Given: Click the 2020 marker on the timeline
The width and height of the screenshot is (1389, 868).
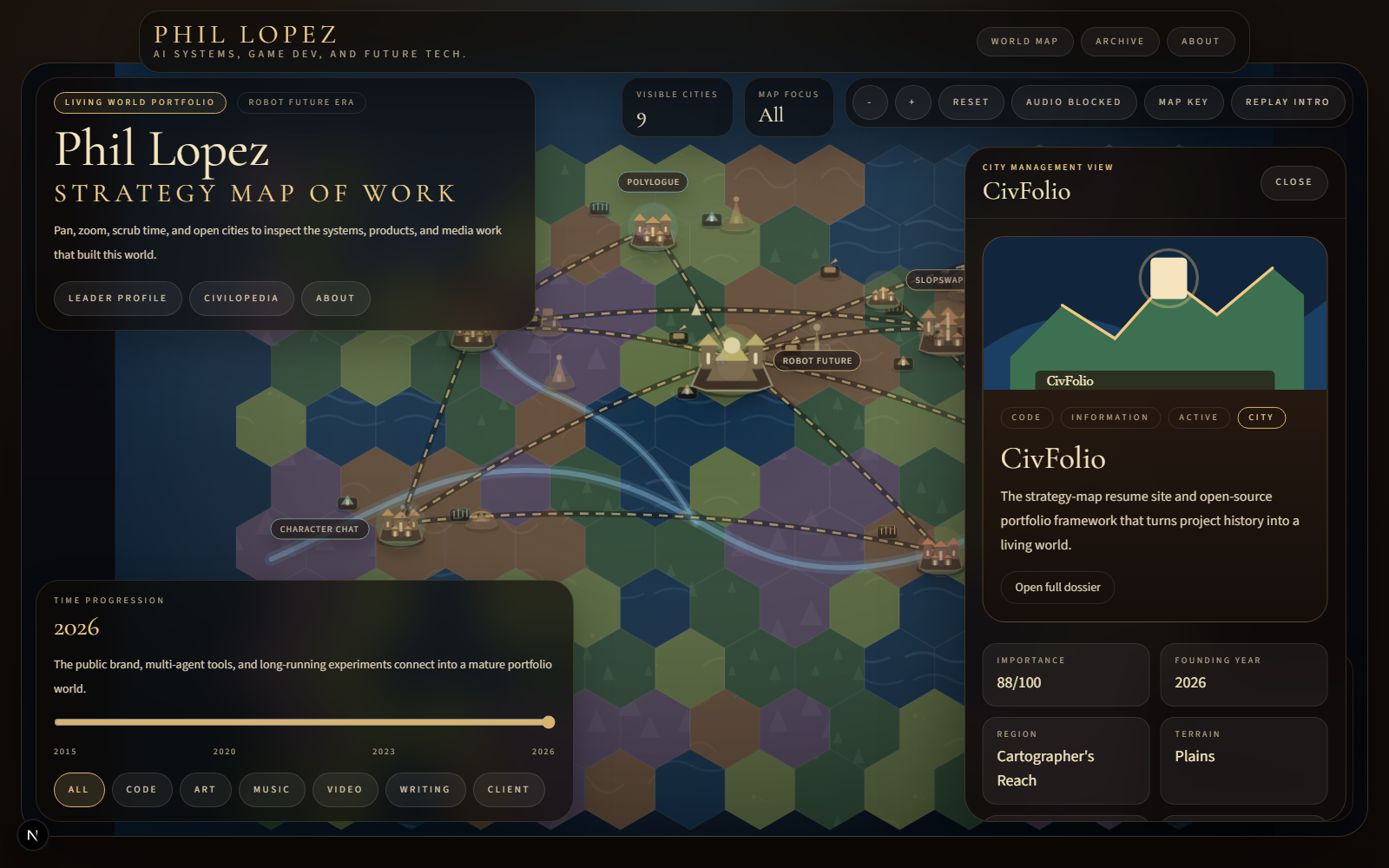Looking at the screenshot, I should click(x=225, y=751).
